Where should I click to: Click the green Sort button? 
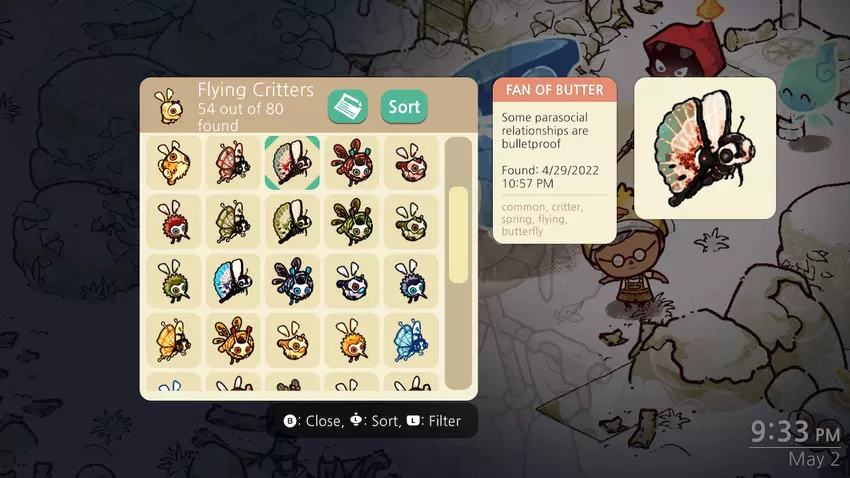point(404,107)
